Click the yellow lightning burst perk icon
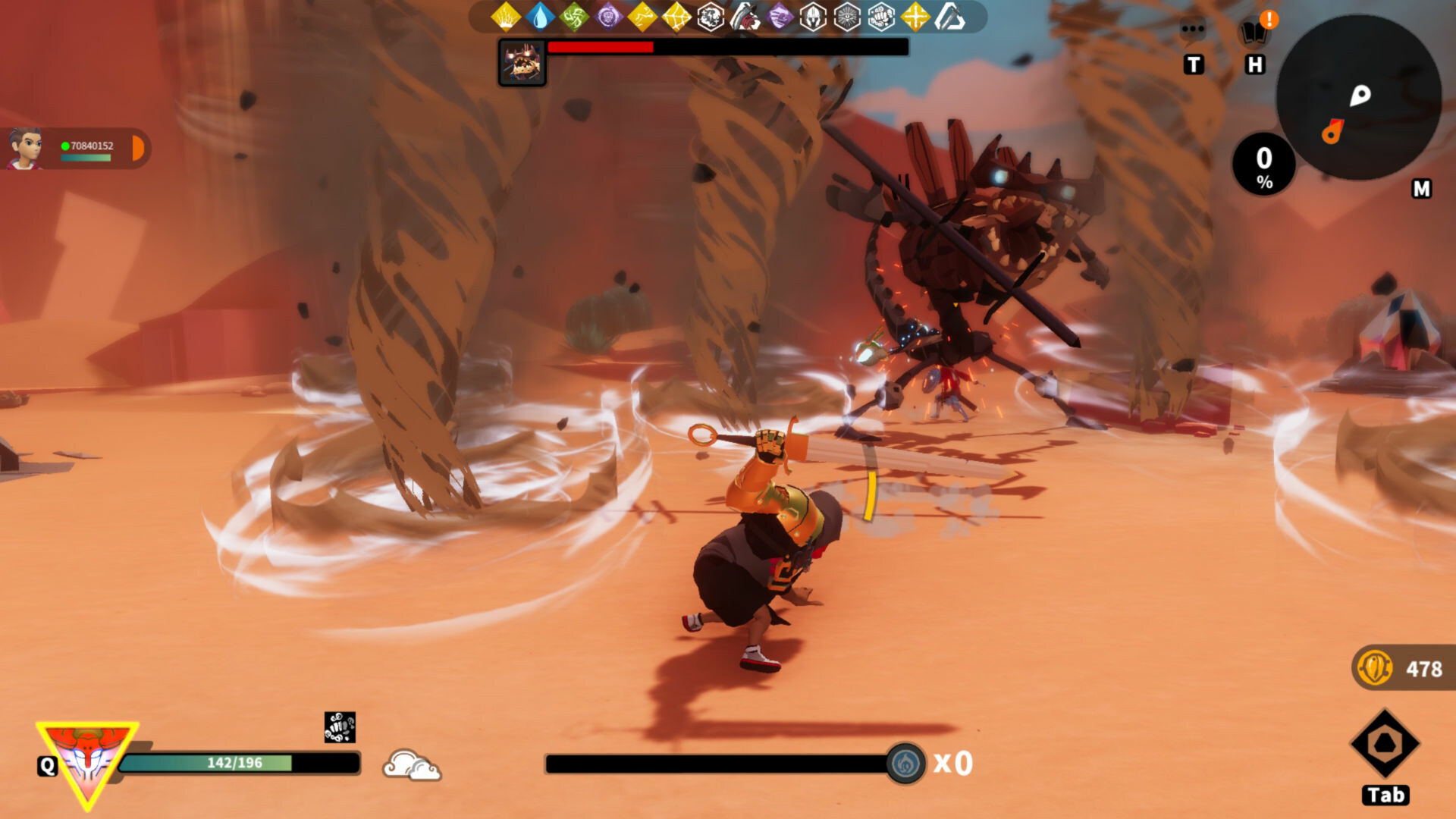Image resolution: width=1456 pixels, height=819 pixels. tap(506, 17)
